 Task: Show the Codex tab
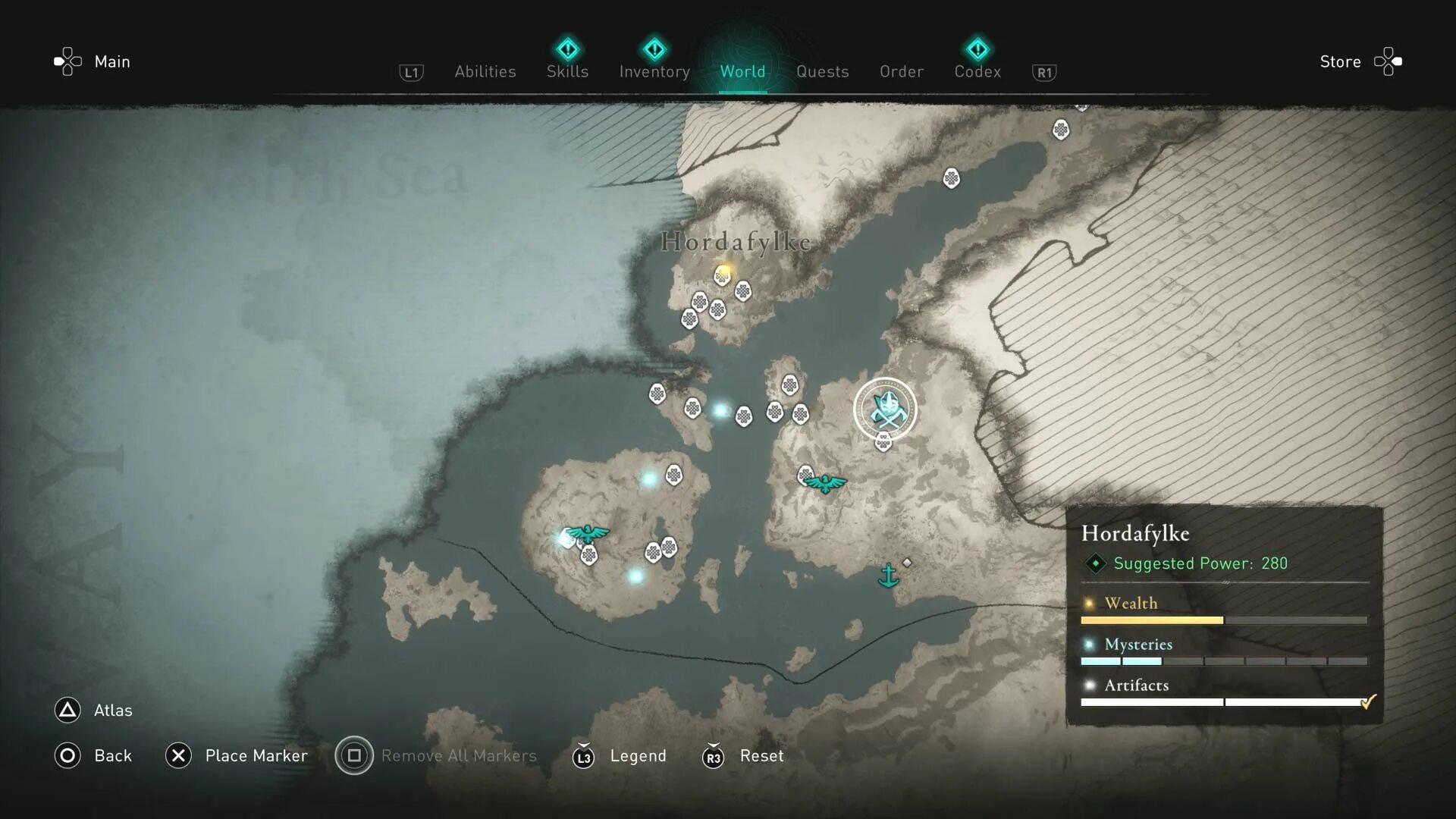(977, 71)
